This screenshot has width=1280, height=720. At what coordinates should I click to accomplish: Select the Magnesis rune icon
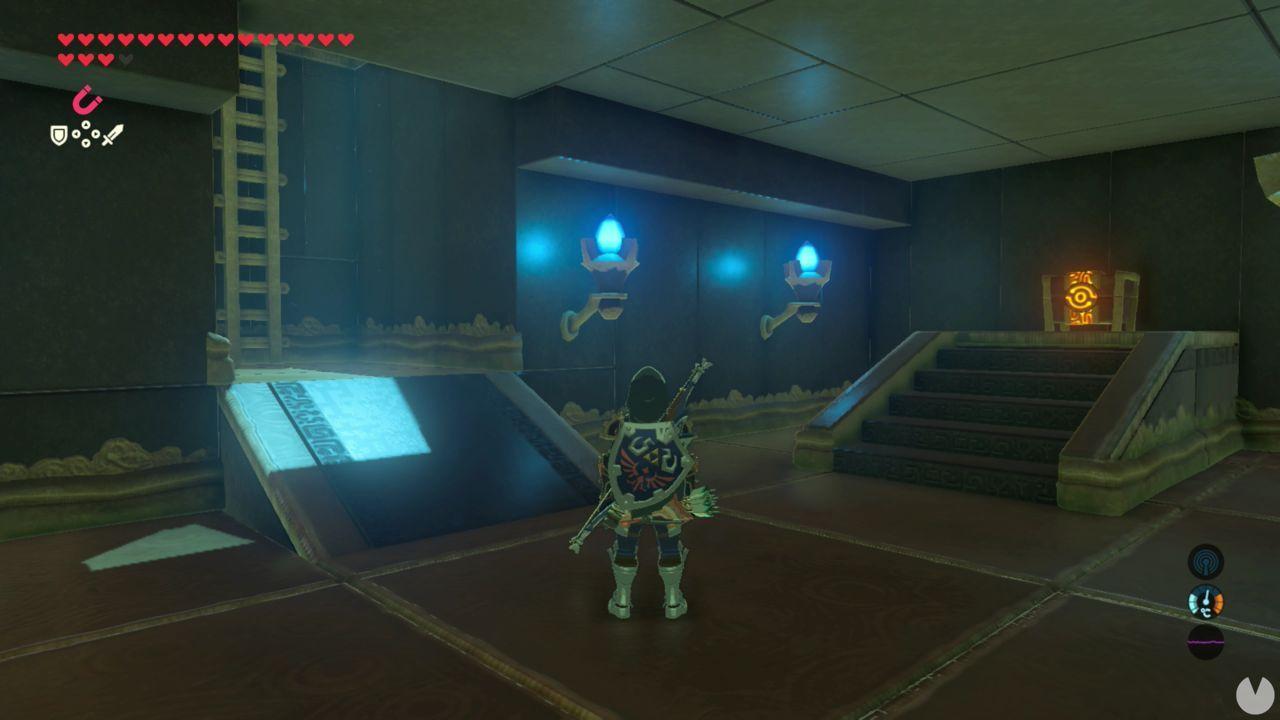tap(88, 100)
